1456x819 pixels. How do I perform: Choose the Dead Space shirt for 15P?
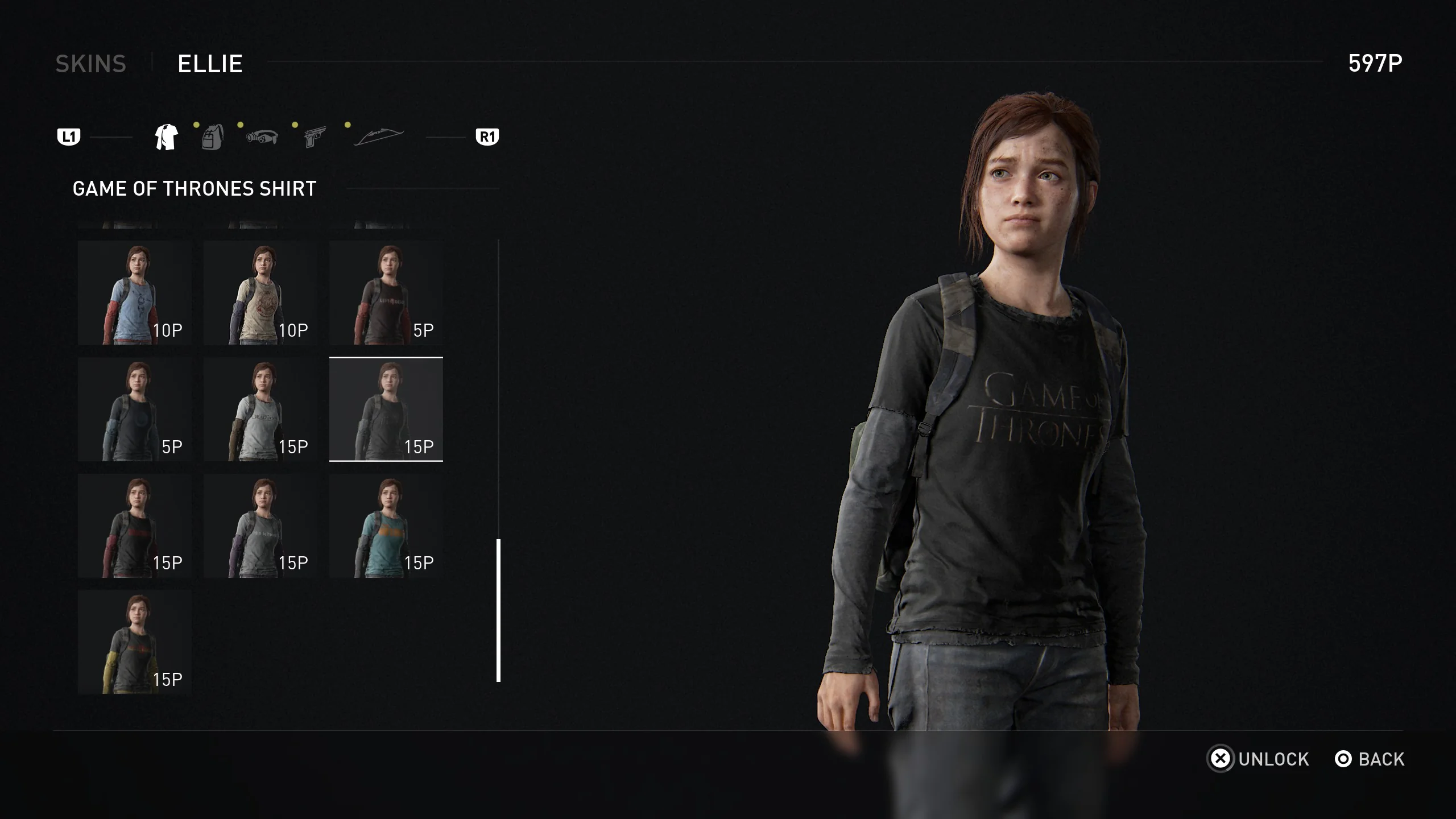[262, 409]
